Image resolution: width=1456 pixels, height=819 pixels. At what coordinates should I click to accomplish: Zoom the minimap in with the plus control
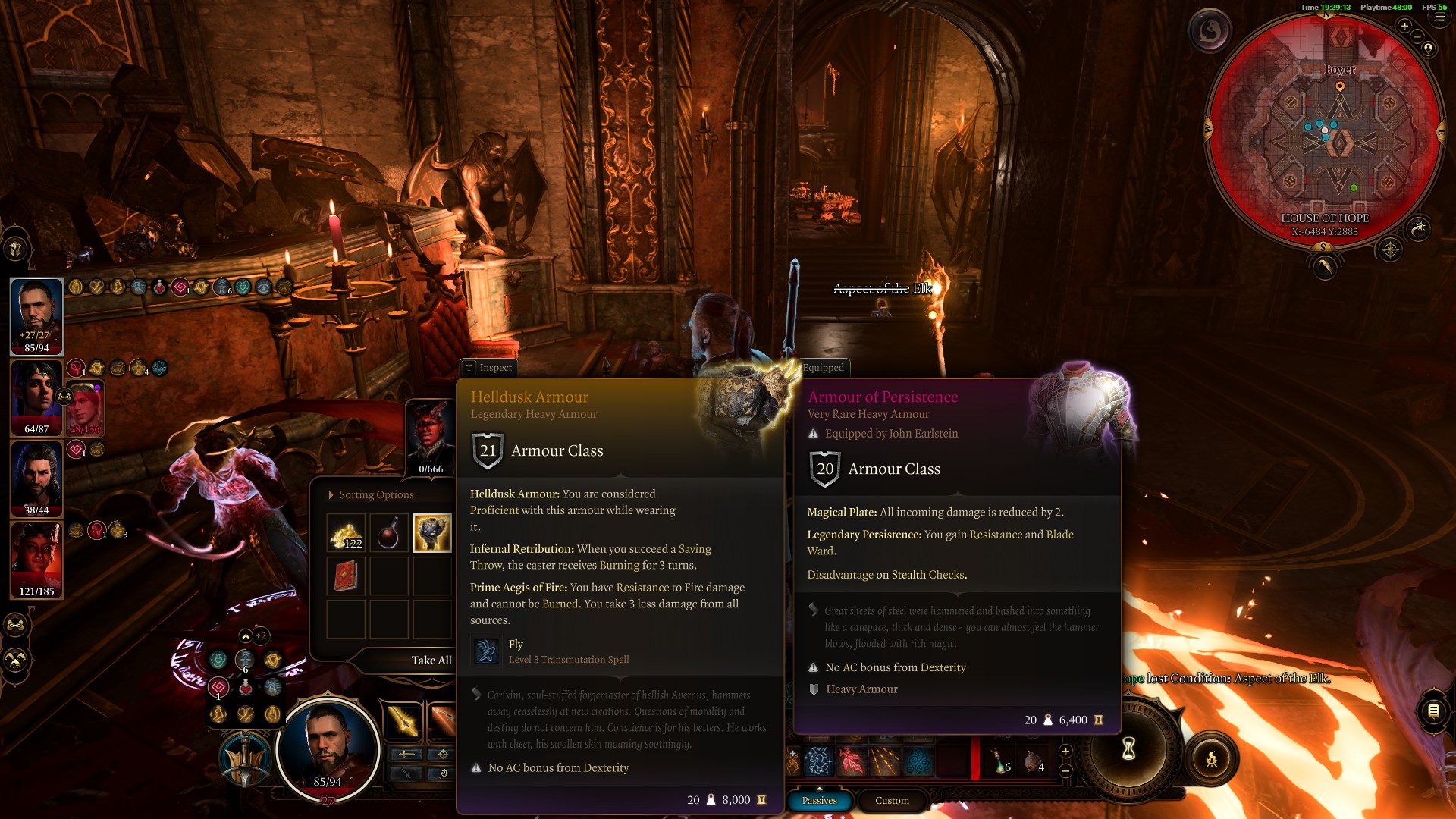pos(1404,26)
